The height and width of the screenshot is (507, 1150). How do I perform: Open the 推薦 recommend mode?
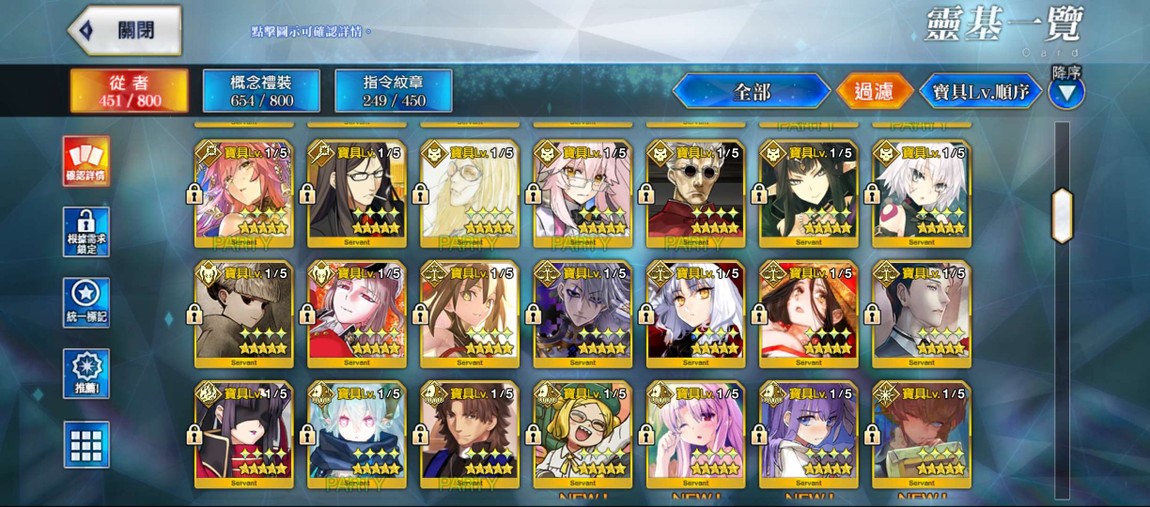tap(86, 374)
